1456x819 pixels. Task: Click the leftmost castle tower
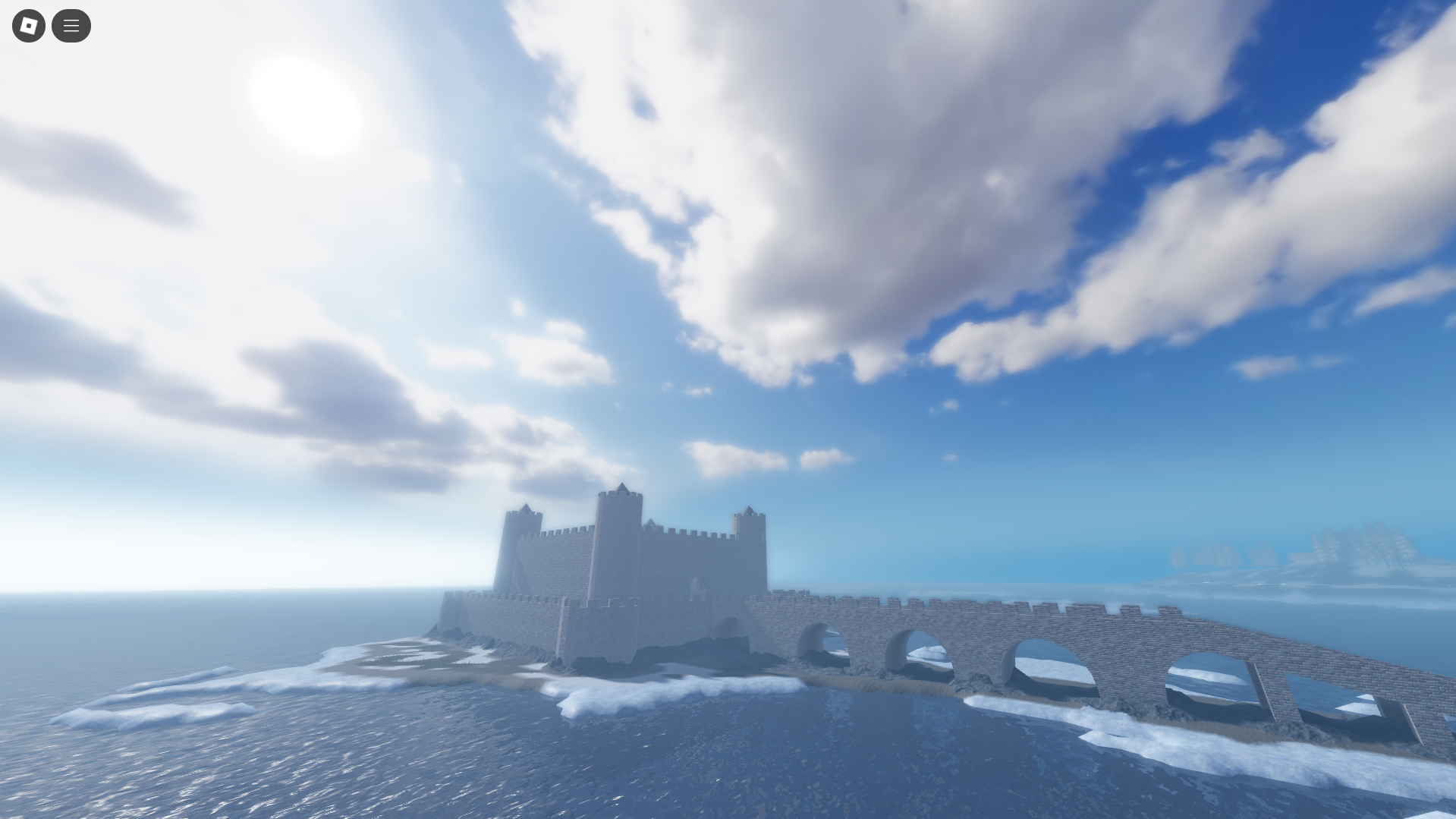(x=522, y=531)
